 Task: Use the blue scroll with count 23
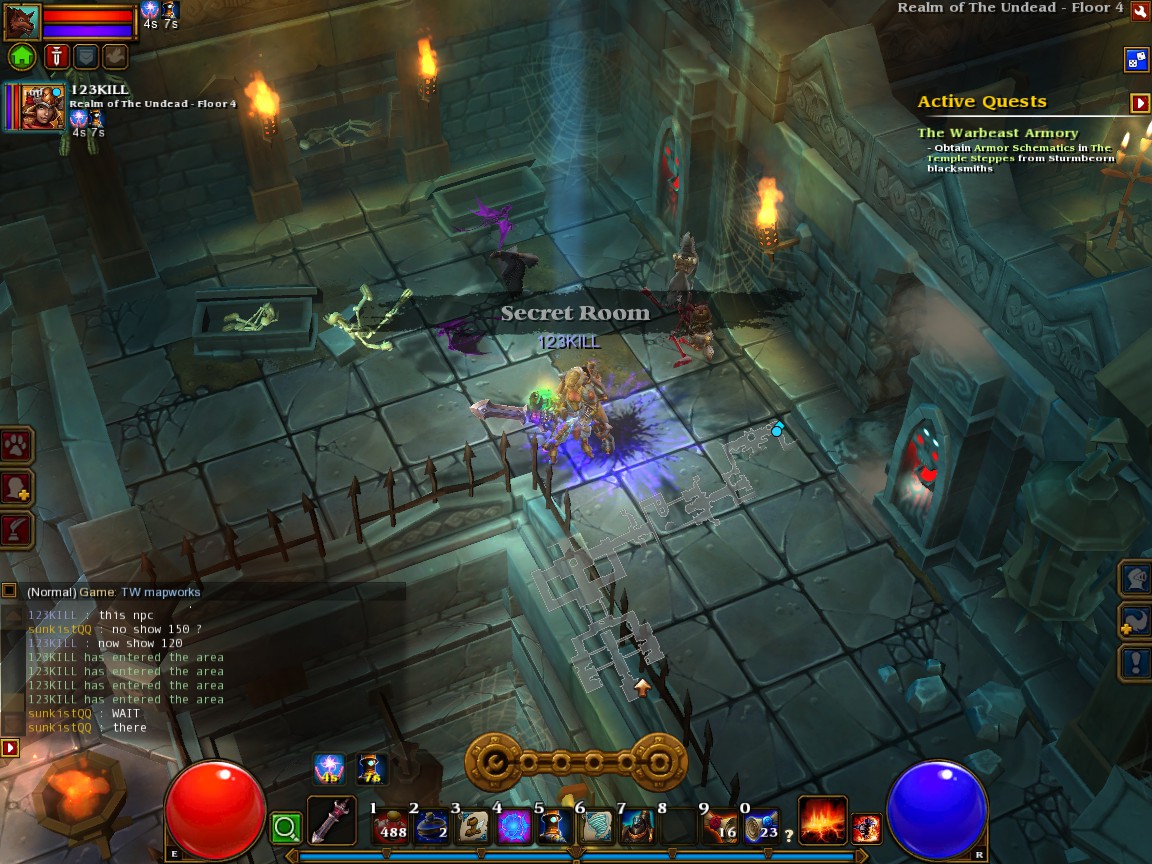tap(761, 824)
